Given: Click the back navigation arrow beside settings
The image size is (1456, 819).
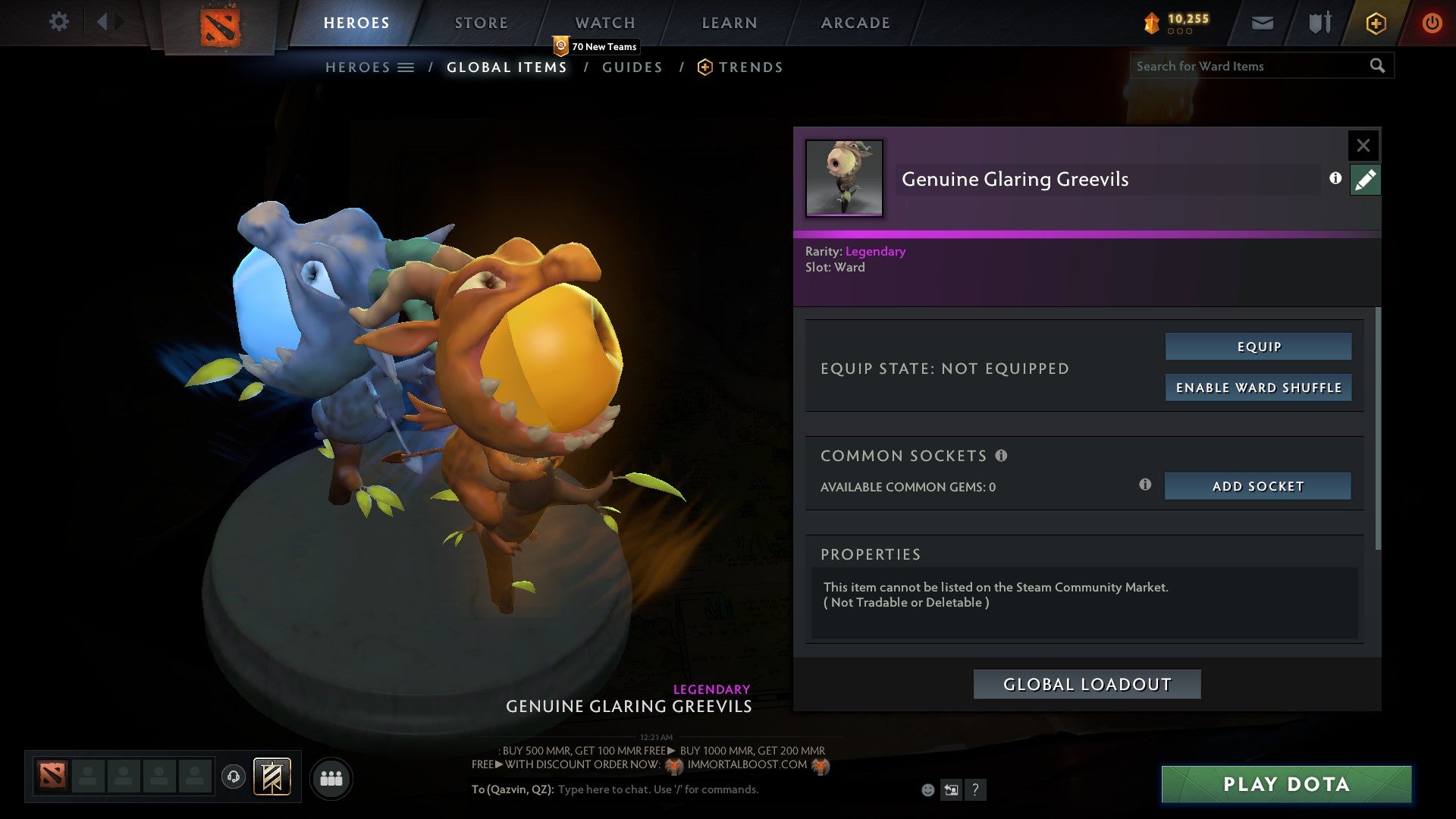Looking at the screenshot, I should [x=104, y=22].
